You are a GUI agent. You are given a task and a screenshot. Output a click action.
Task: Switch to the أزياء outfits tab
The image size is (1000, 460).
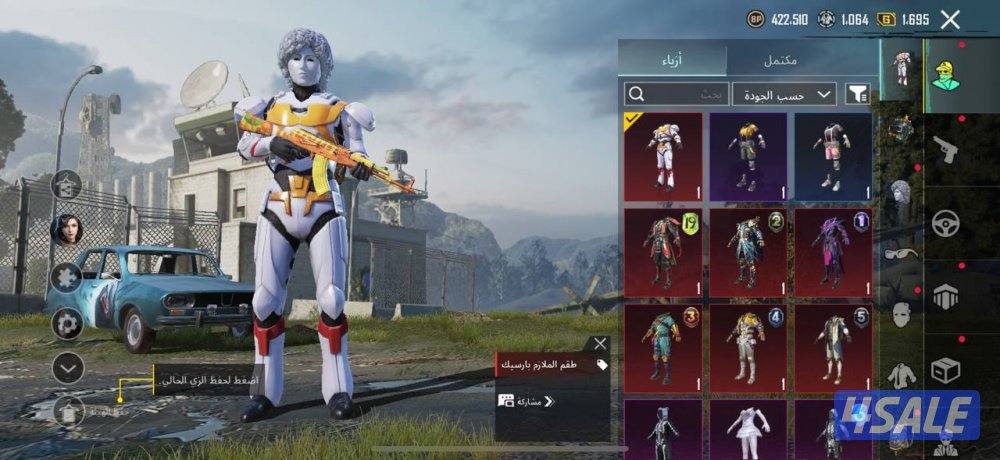click(x=672, y=60)
